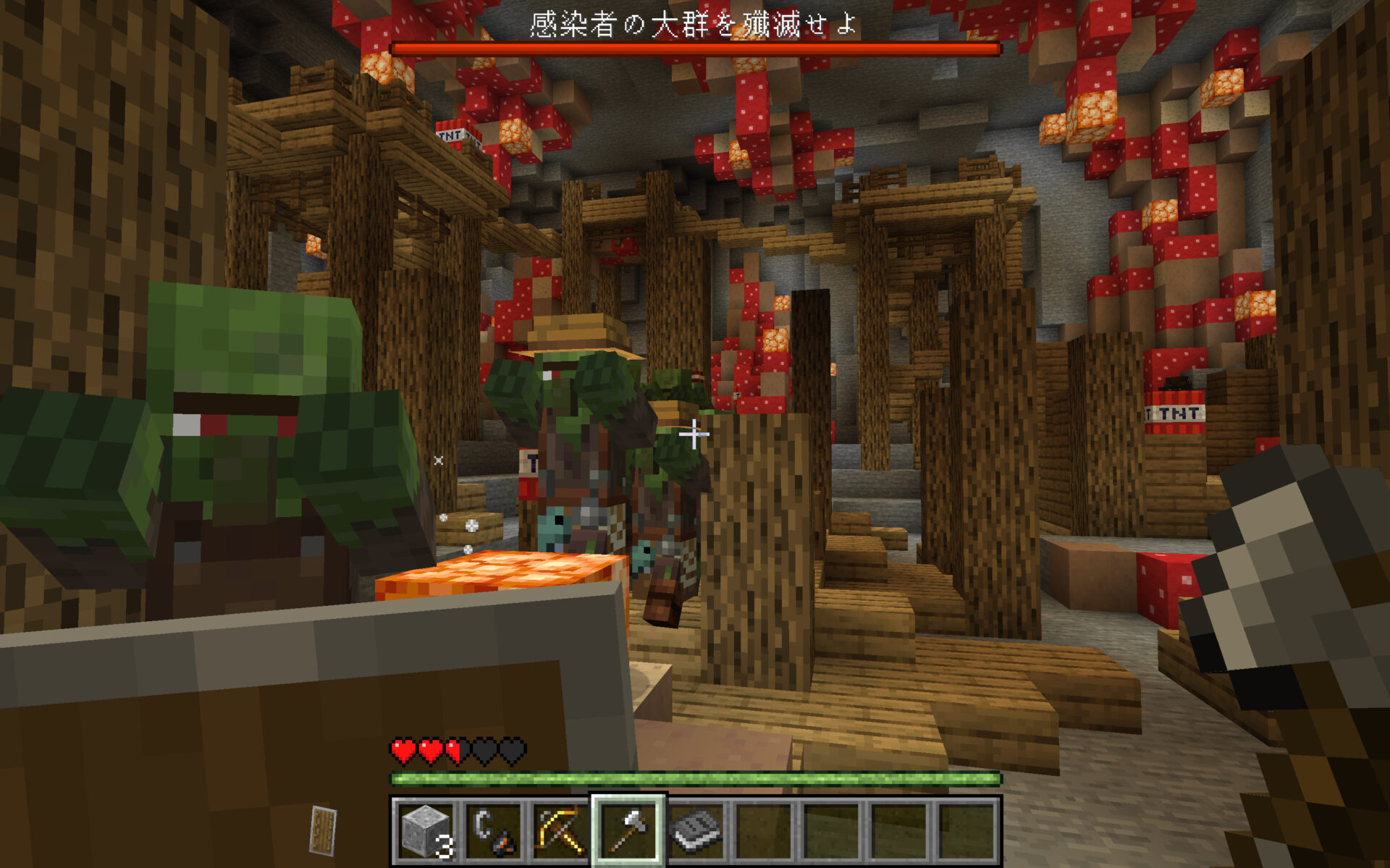Choose the crossbow hotbar slot

pos(560,830)
